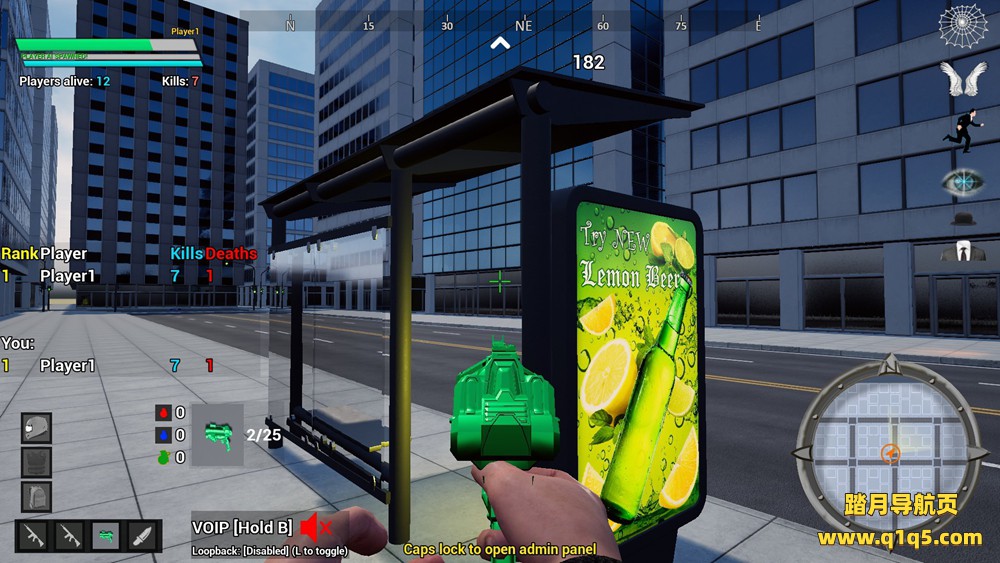Select the red item counter icon
Screen dimensions: 1000x563
(164, 412)
